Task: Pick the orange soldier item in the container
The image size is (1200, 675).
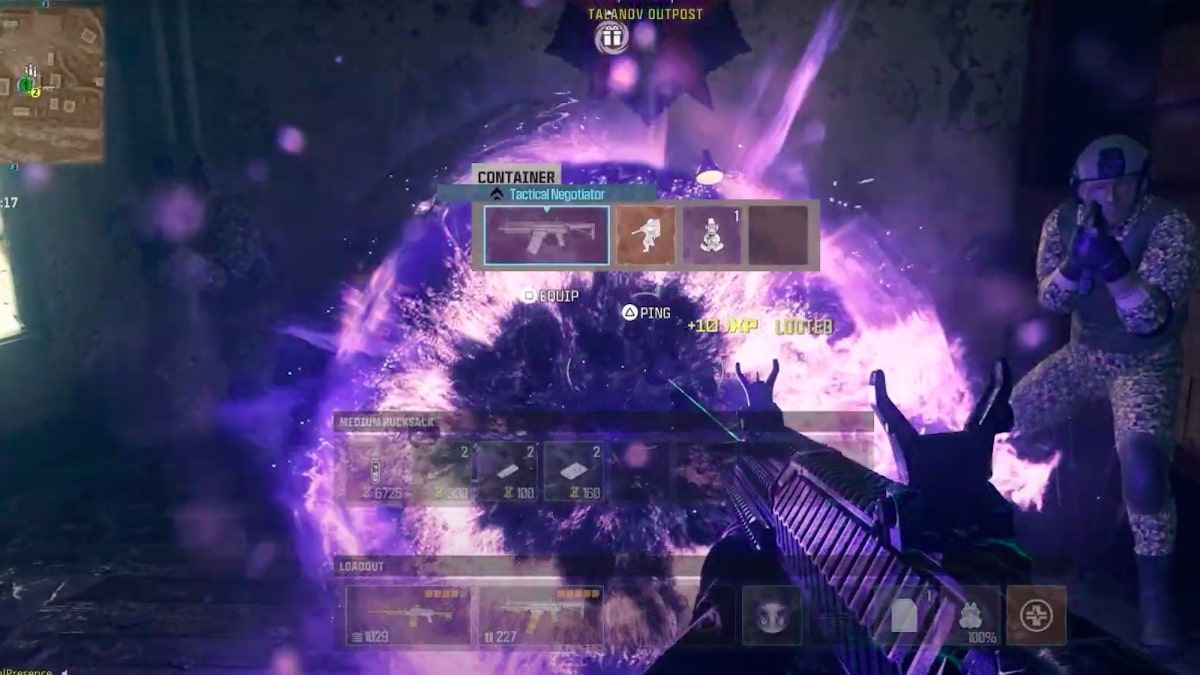Action: tap(645, 236)
